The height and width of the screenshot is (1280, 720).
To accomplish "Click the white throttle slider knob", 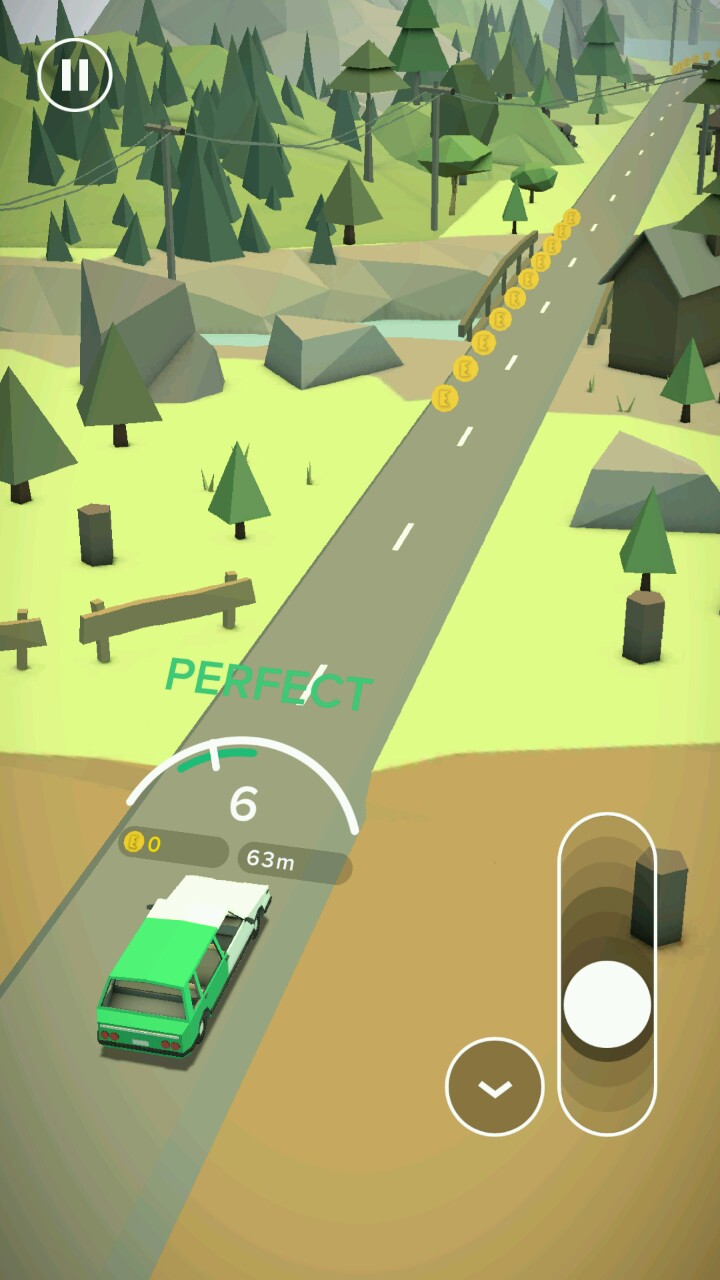I will pyautogui.click(x=607, y=1004).
